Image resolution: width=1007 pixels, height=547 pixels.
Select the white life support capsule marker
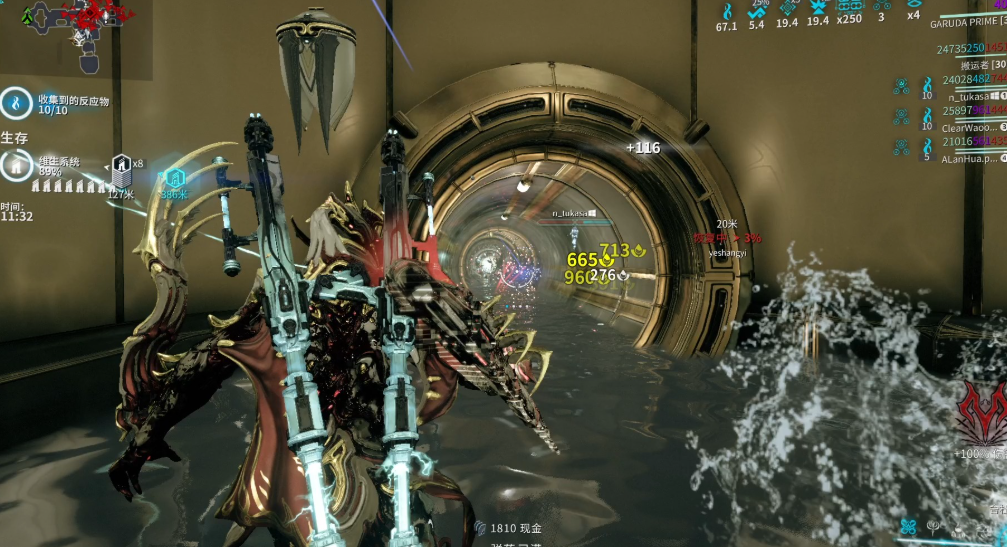121,164
